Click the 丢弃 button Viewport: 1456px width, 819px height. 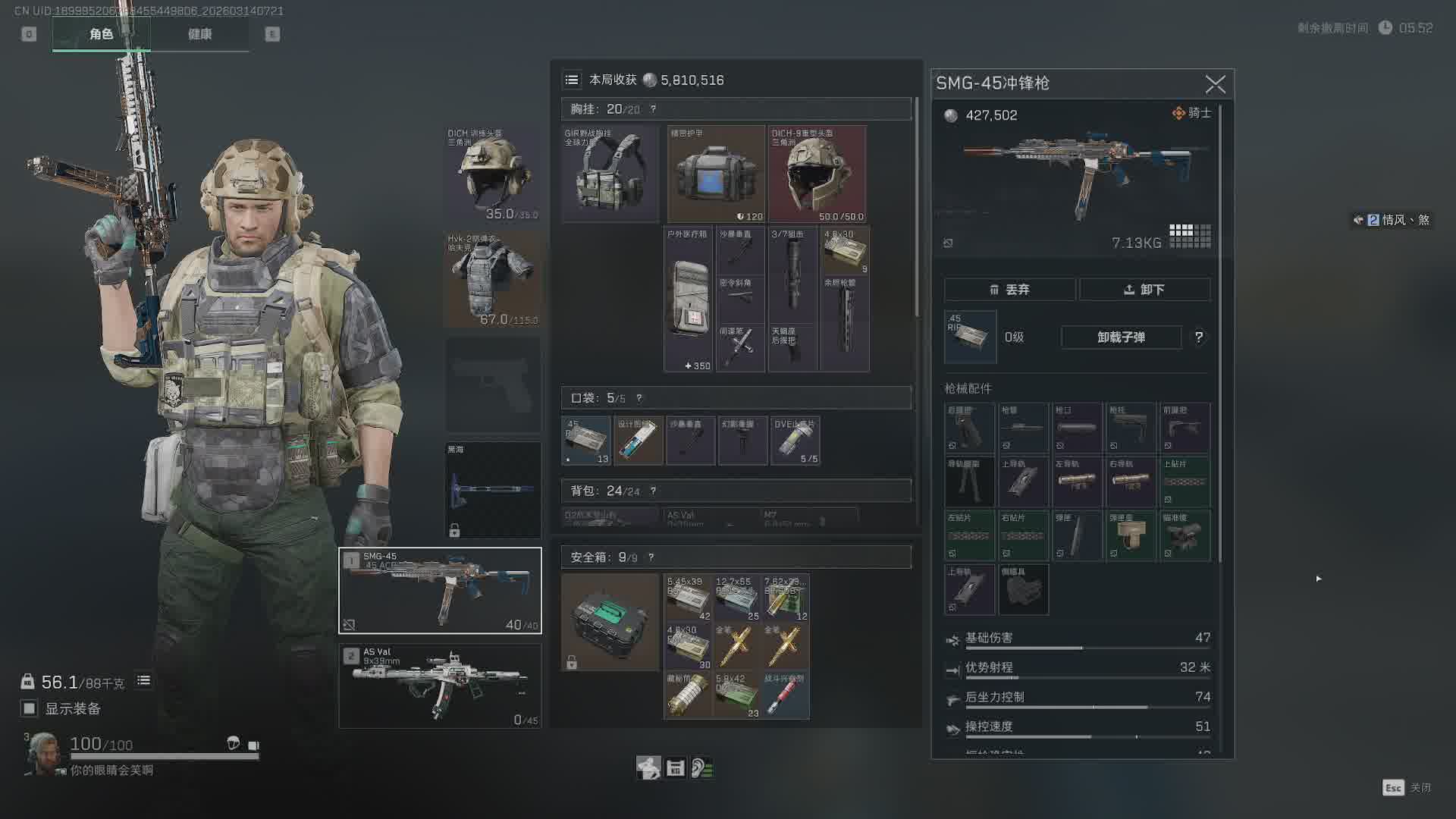click(1009, 290)
